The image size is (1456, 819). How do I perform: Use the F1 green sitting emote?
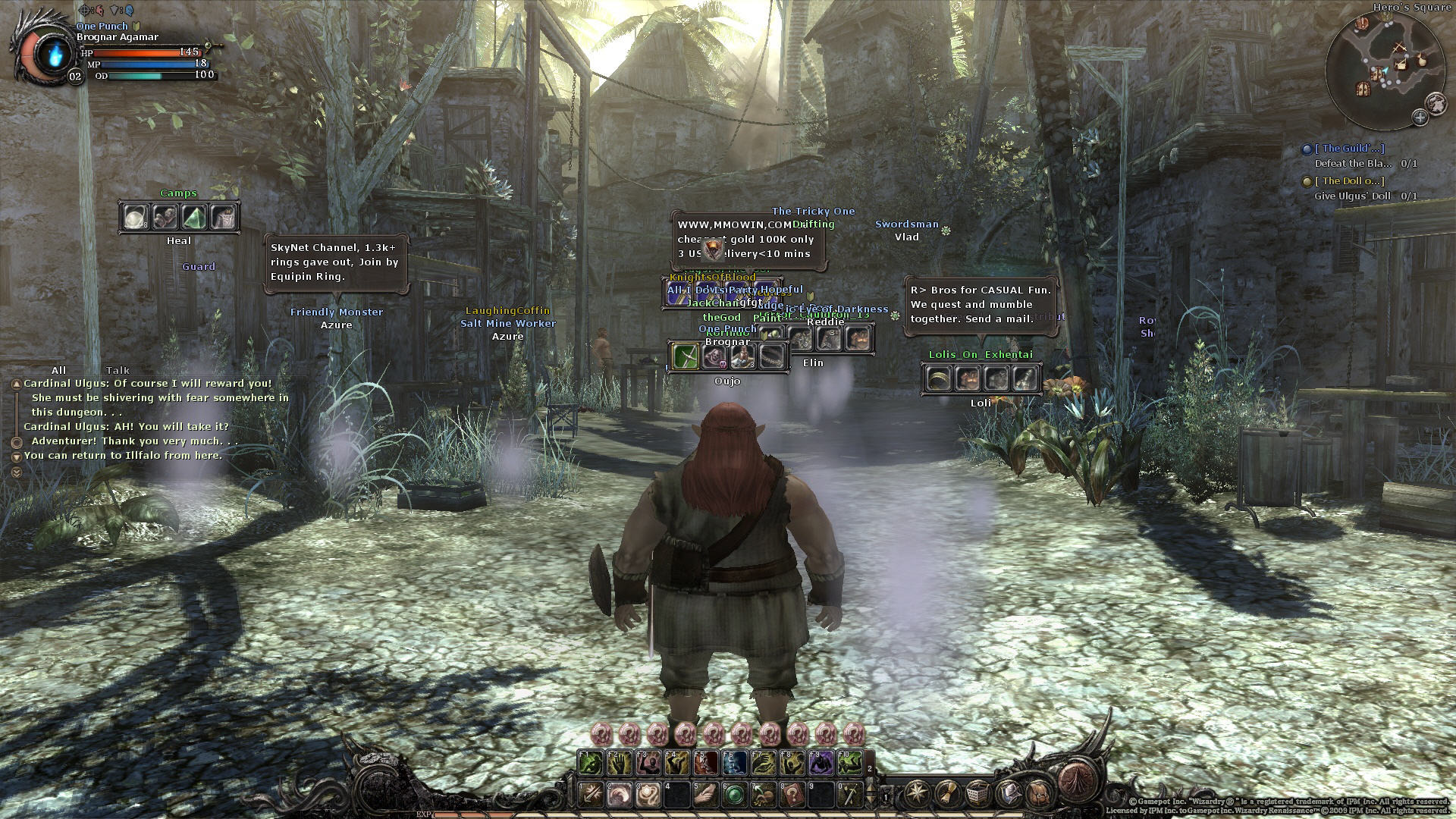590,763
